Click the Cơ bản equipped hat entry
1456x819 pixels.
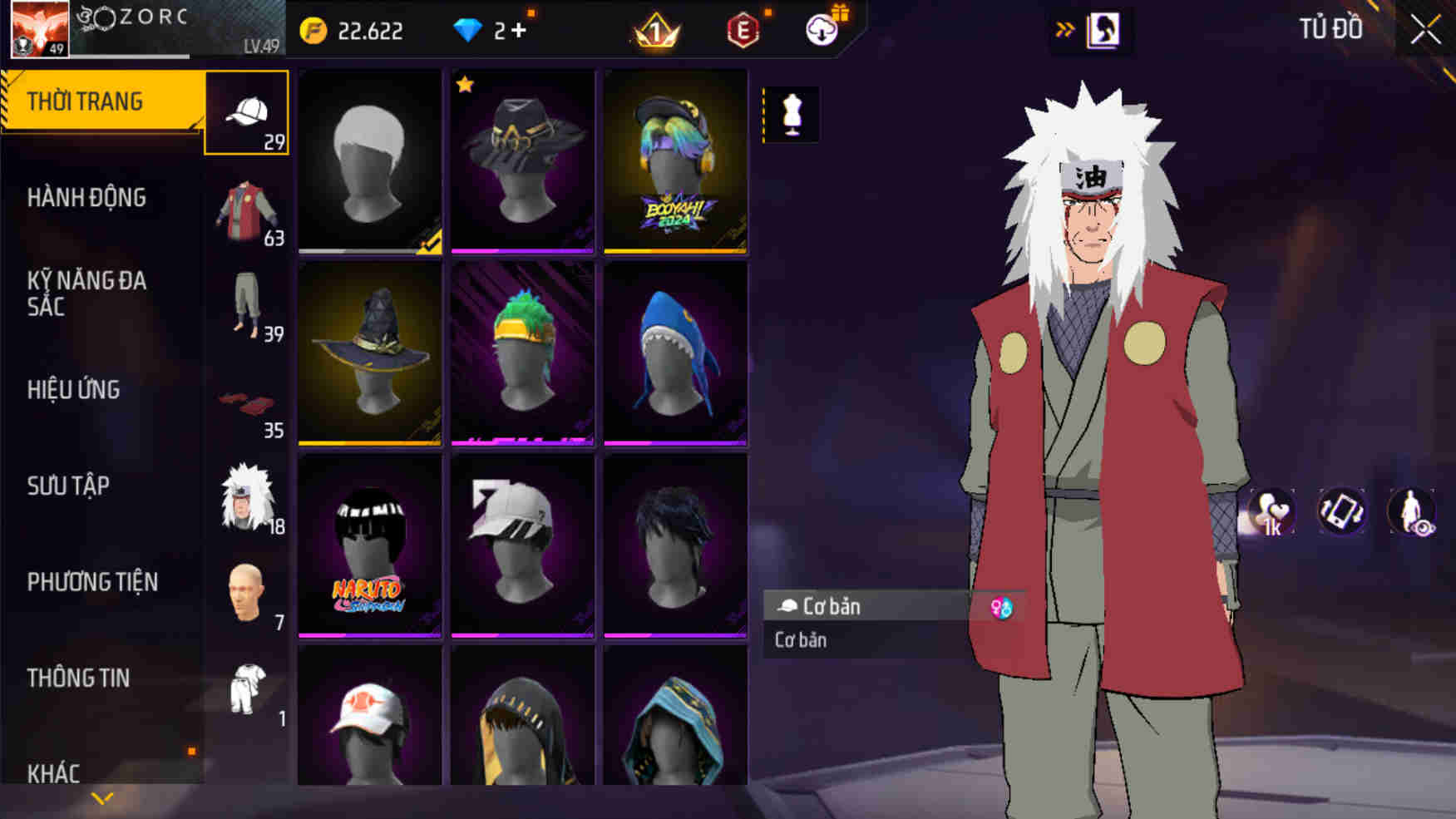(865, 606)
